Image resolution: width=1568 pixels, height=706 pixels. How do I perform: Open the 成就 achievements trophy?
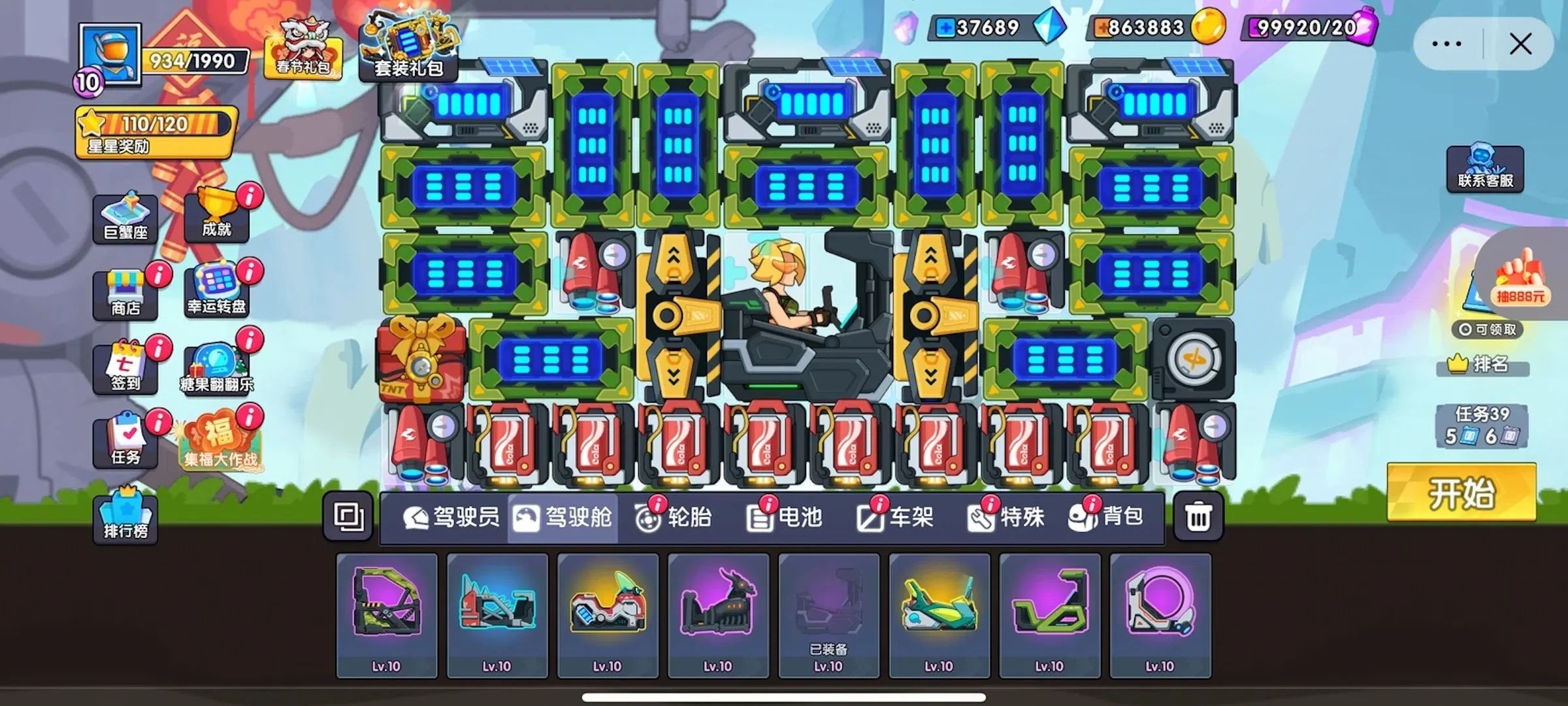216,214
